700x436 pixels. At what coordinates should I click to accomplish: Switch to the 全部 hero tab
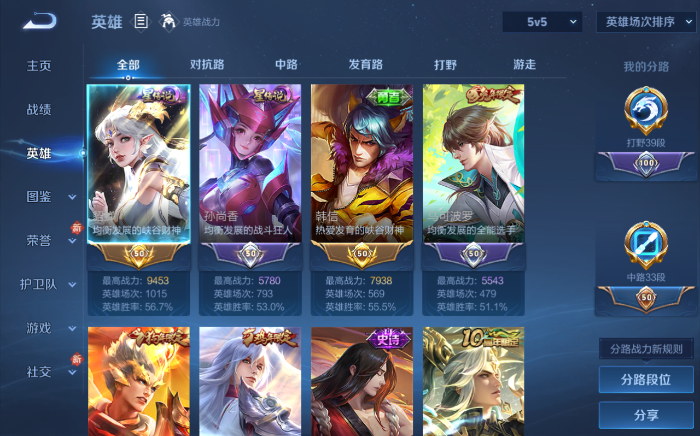coord(128,65)
